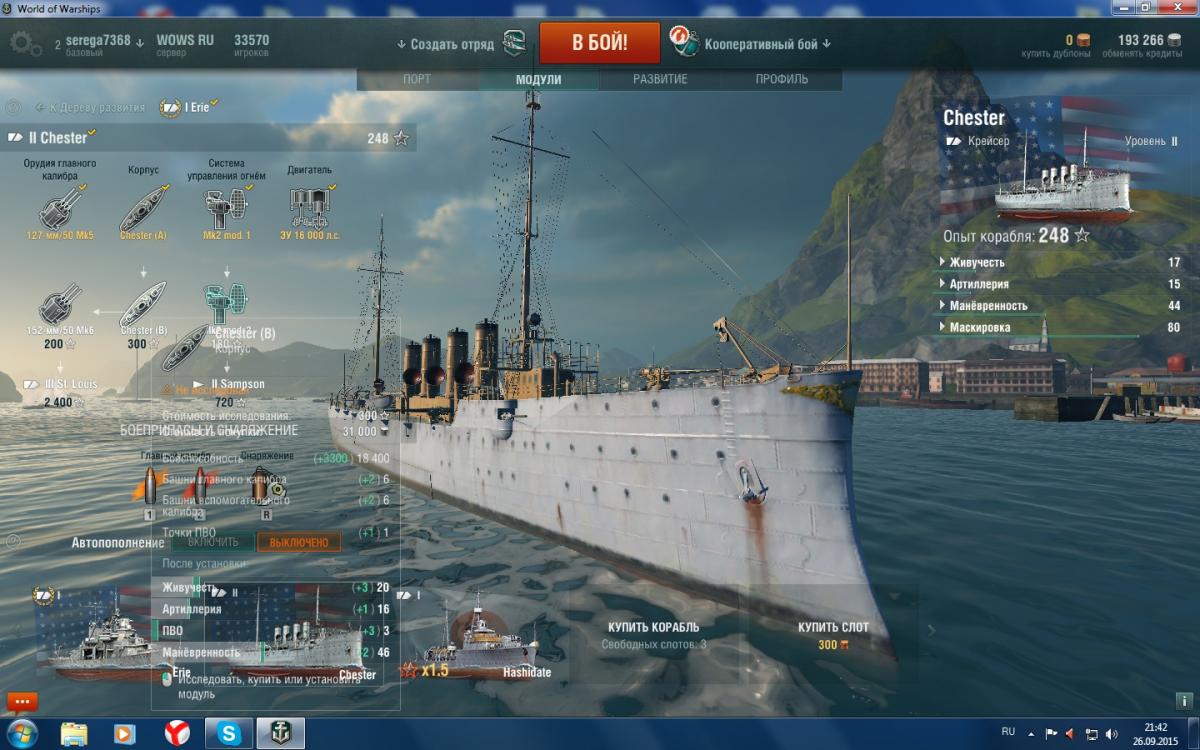This screenshot has height=750, width=1200.
Task: Start the battle with В БОЙ! button
Action: point(599,43)
